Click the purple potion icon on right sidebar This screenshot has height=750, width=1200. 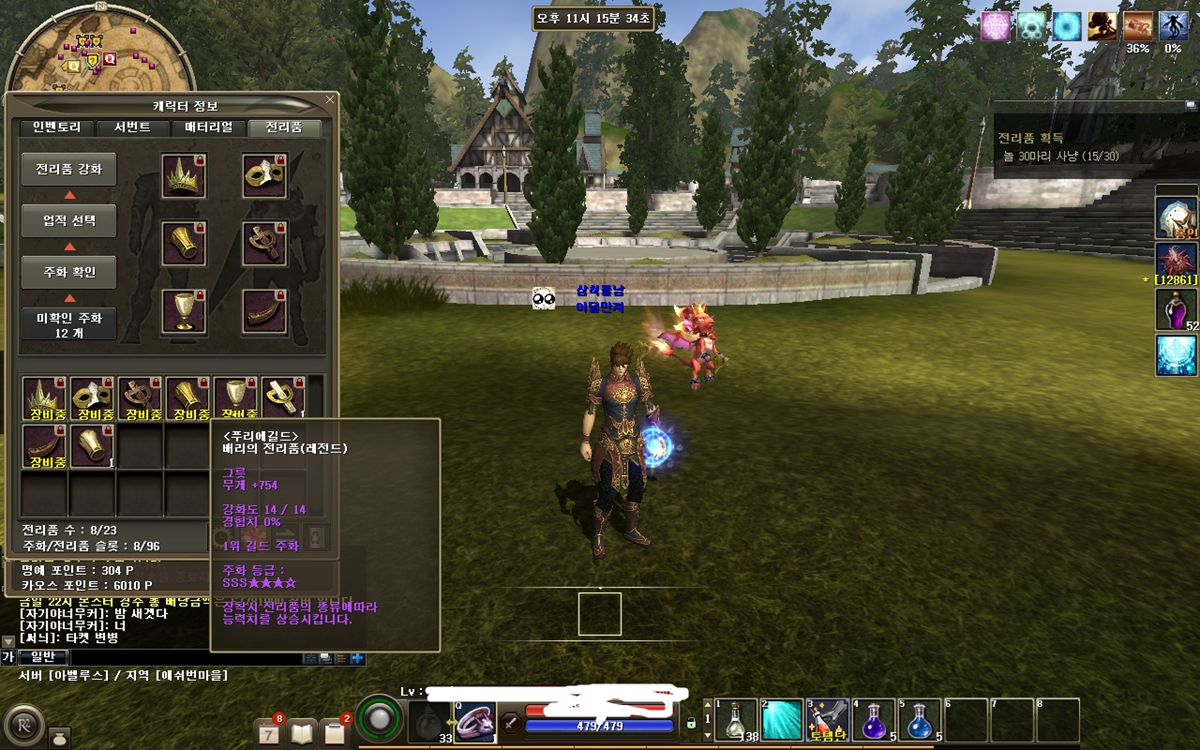pyautogui.click(x=1176, y=310)
